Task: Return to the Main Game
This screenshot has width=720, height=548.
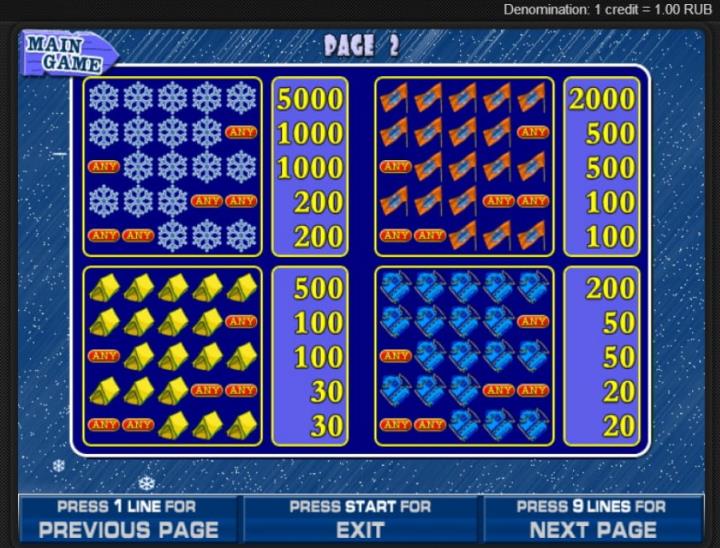Action: (64, 53)
